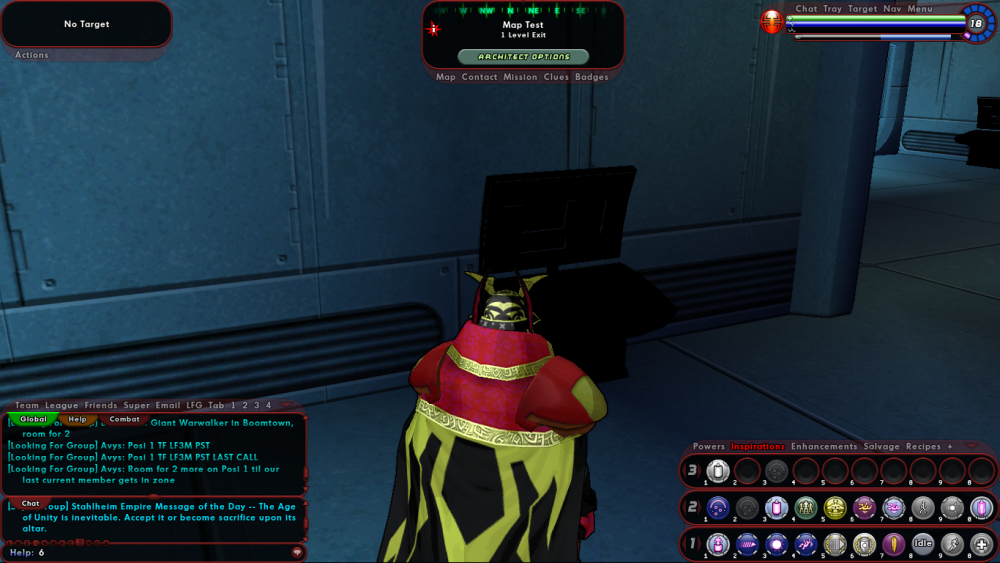The width and height of the screenshot is (1000, 563).
Task: Open the Clues window
Action: 556,77
